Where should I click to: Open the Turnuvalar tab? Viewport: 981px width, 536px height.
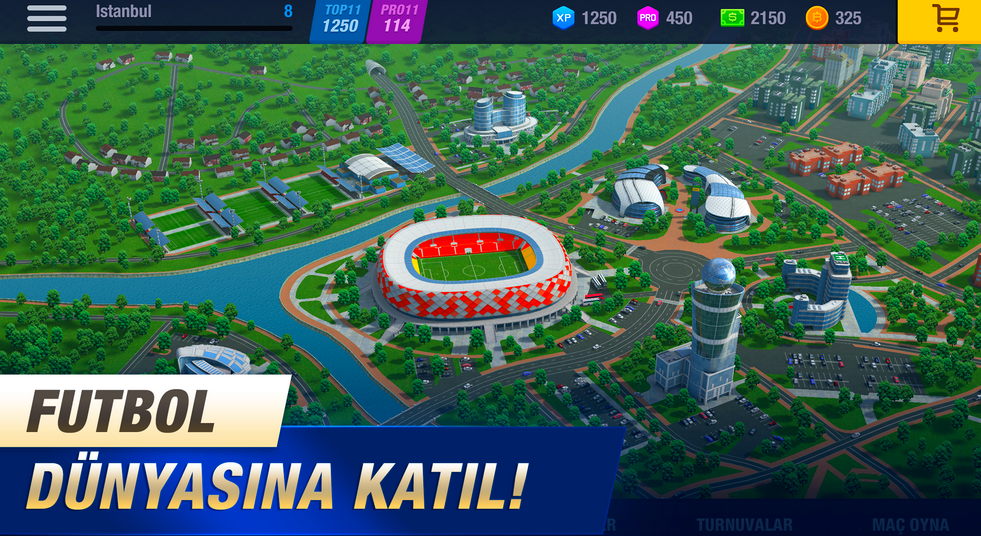point(744,525)
